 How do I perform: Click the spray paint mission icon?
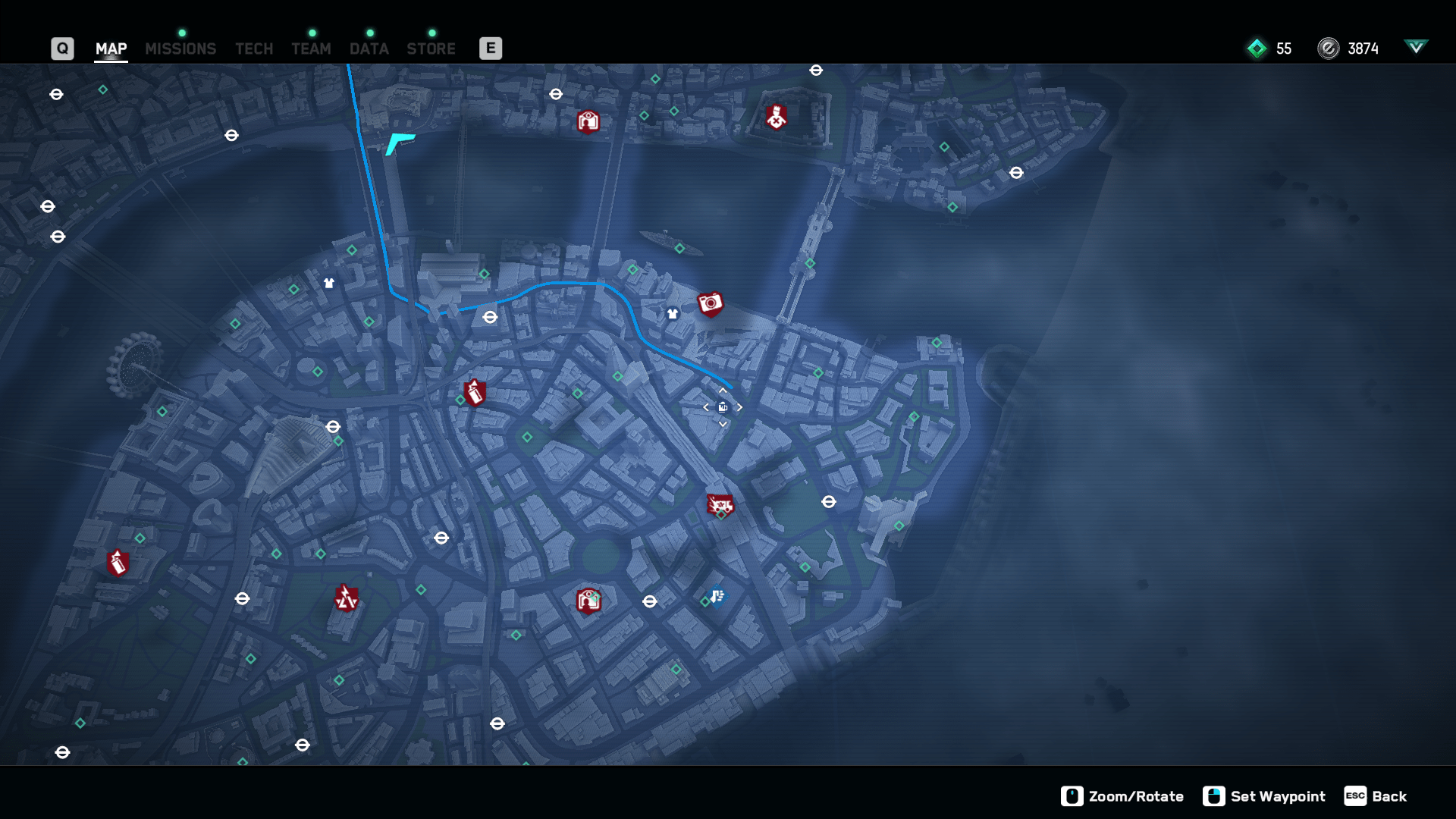[x=474, y=393]
